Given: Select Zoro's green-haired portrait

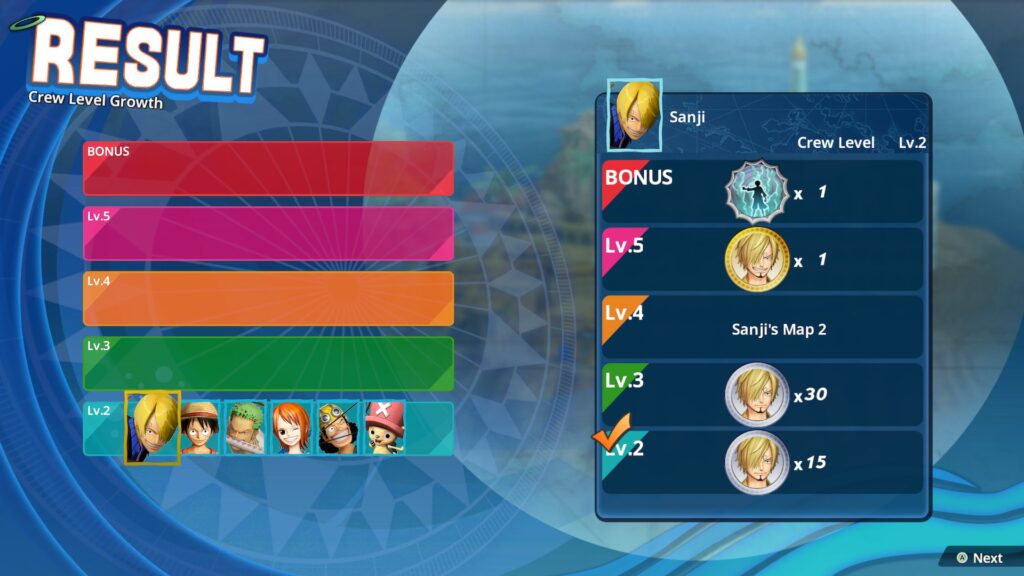Looking at the screenshot, I should (x=244, y=428).
